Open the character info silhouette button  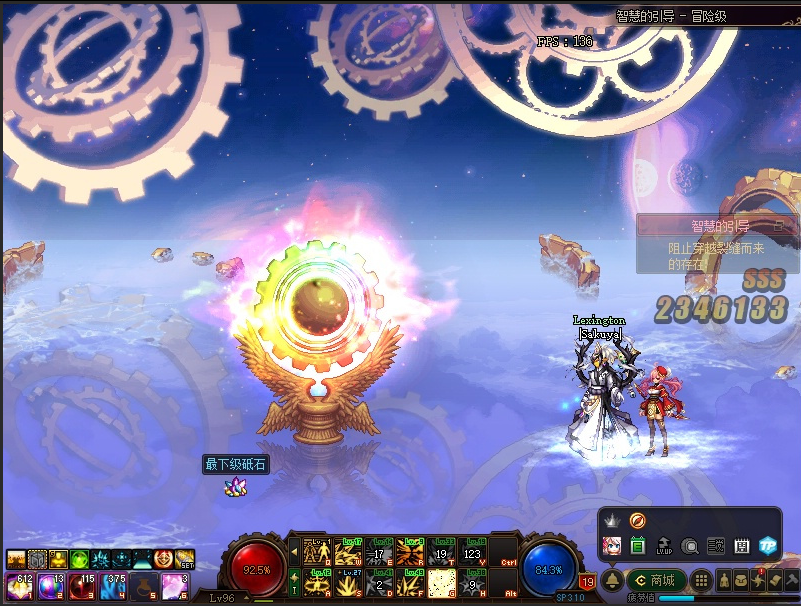point(725,580)
